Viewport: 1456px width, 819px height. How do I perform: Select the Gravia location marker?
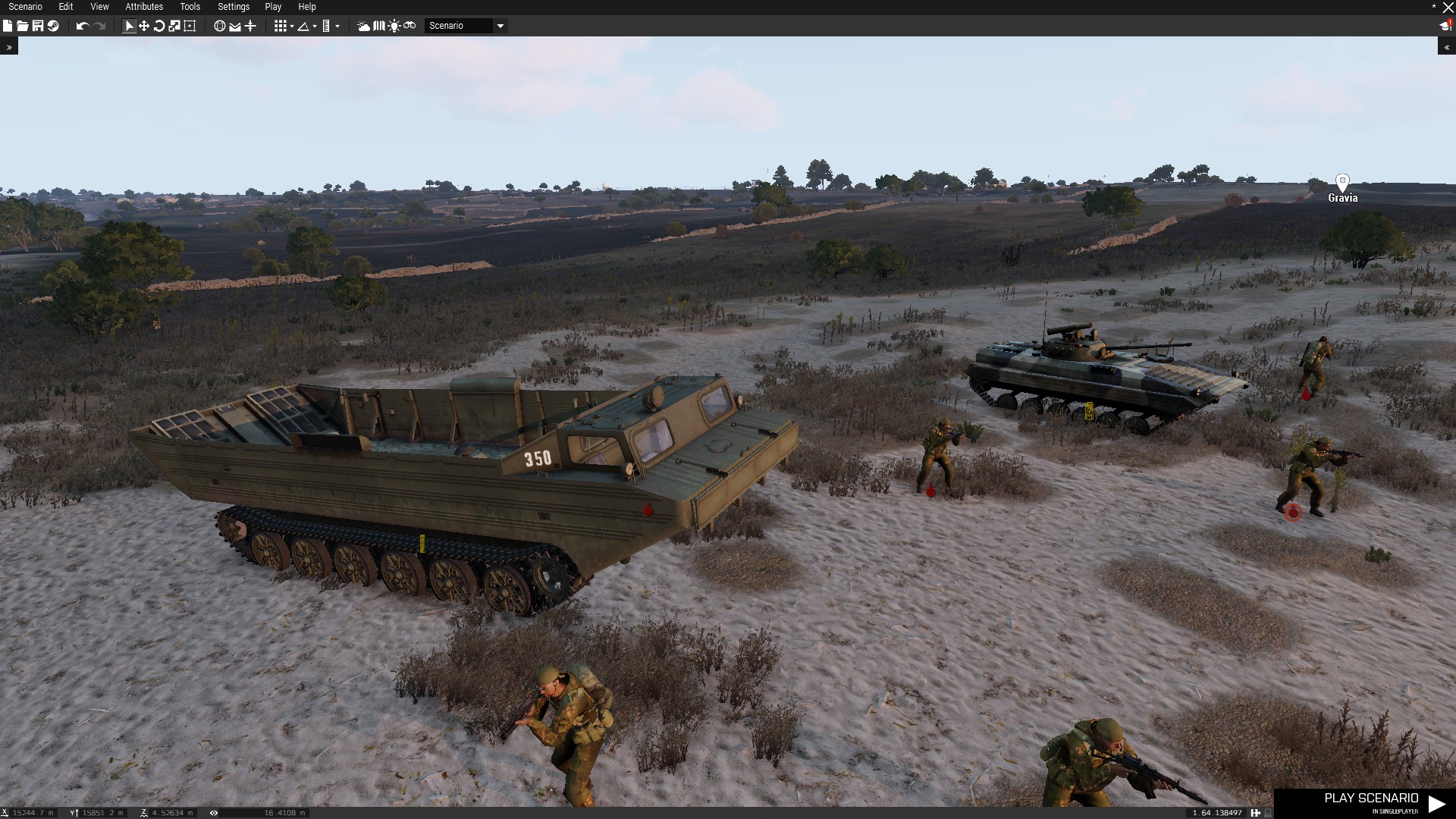pyautogui.click(x=1342, y=182)
